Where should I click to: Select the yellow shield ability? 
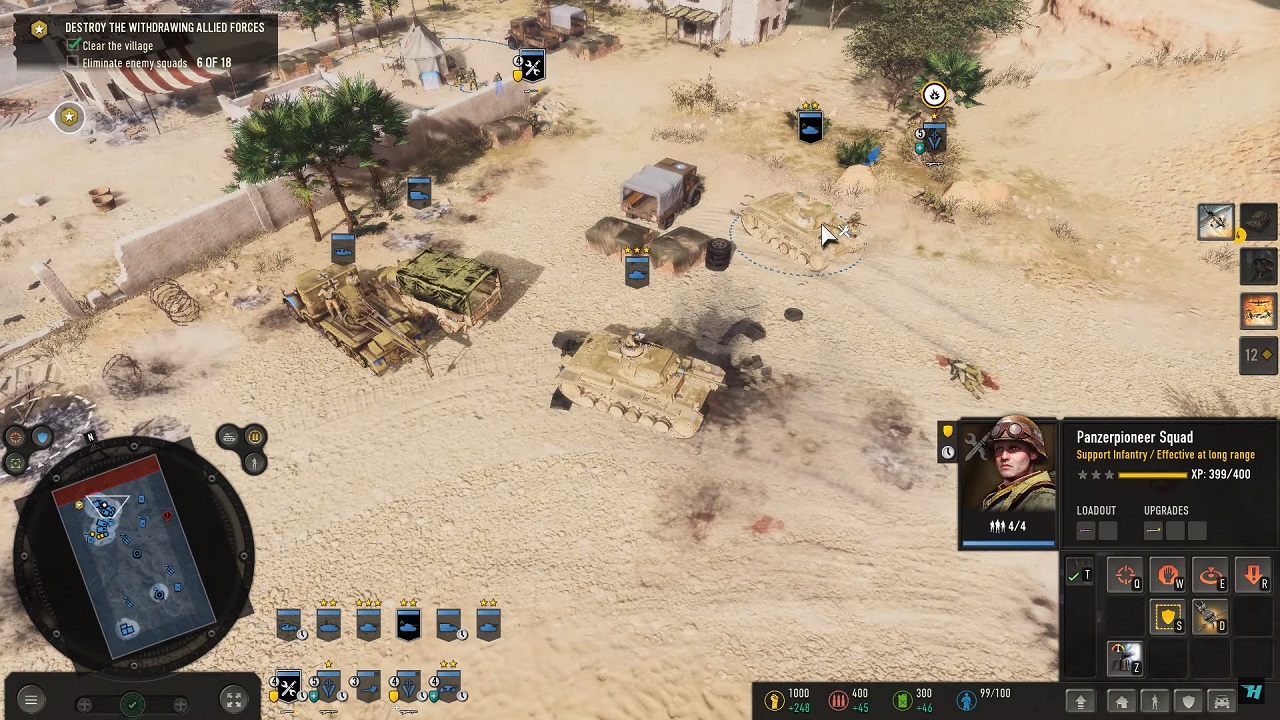point(1168,619)
